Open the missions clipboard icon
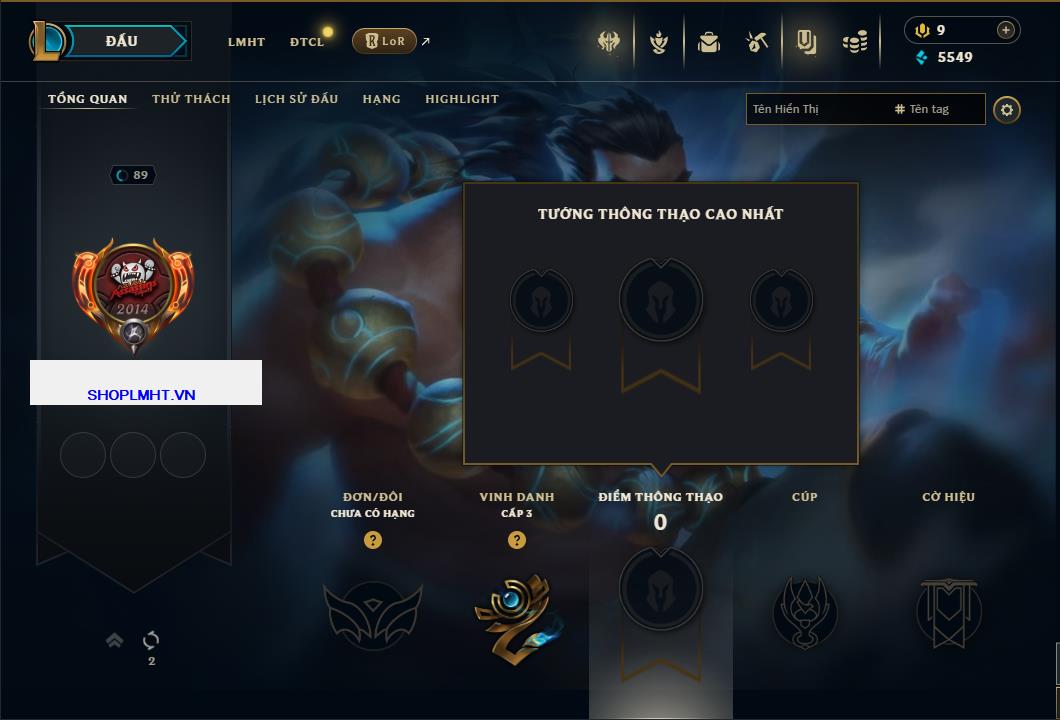This screenshot has width=1060, height=720. click(x=806, y=42)
